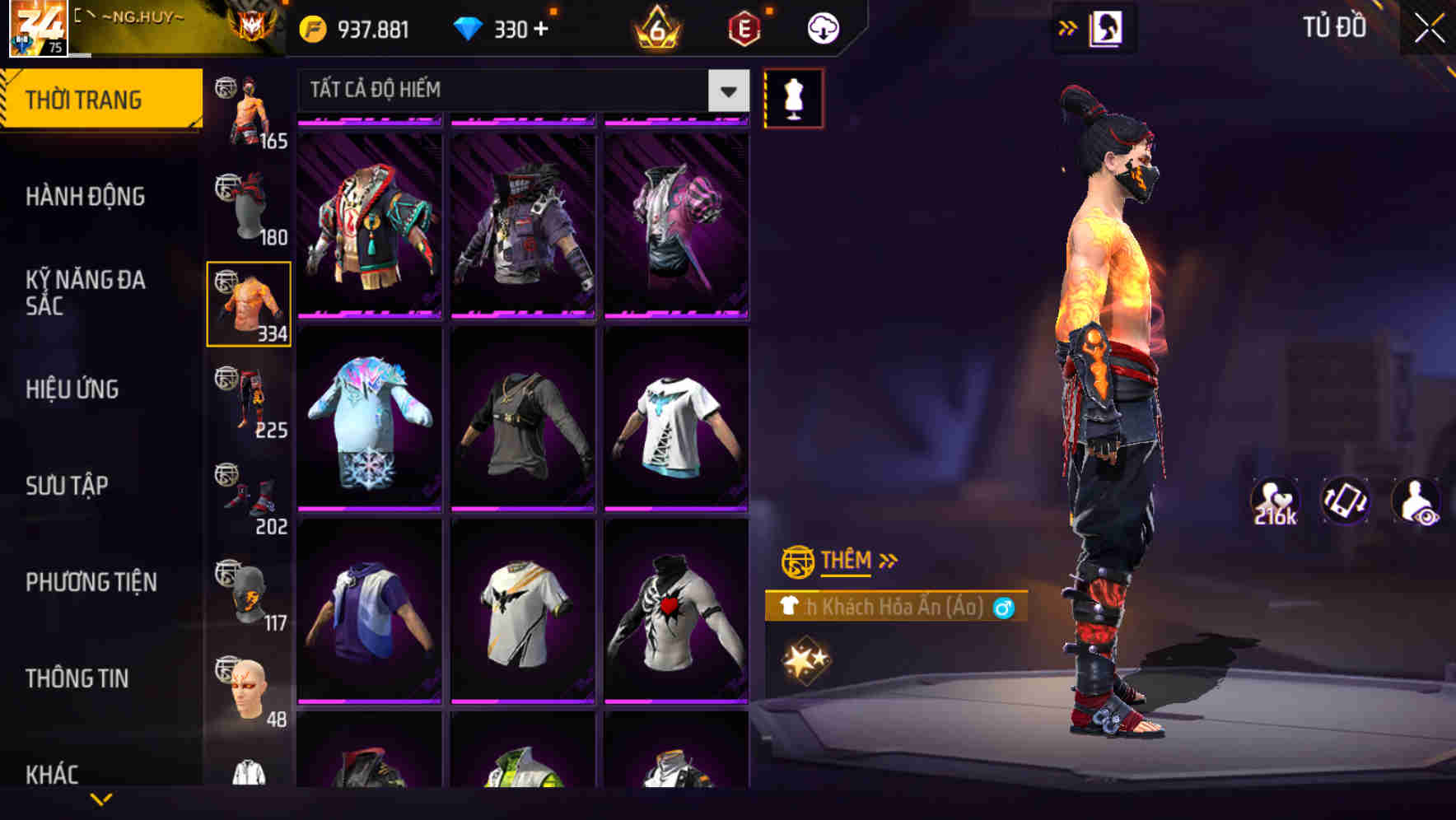Collapse sidebar using bottom chevron arrow
Image resolution: width=1456 pixels, height=820 pixels.
point(101,798)
